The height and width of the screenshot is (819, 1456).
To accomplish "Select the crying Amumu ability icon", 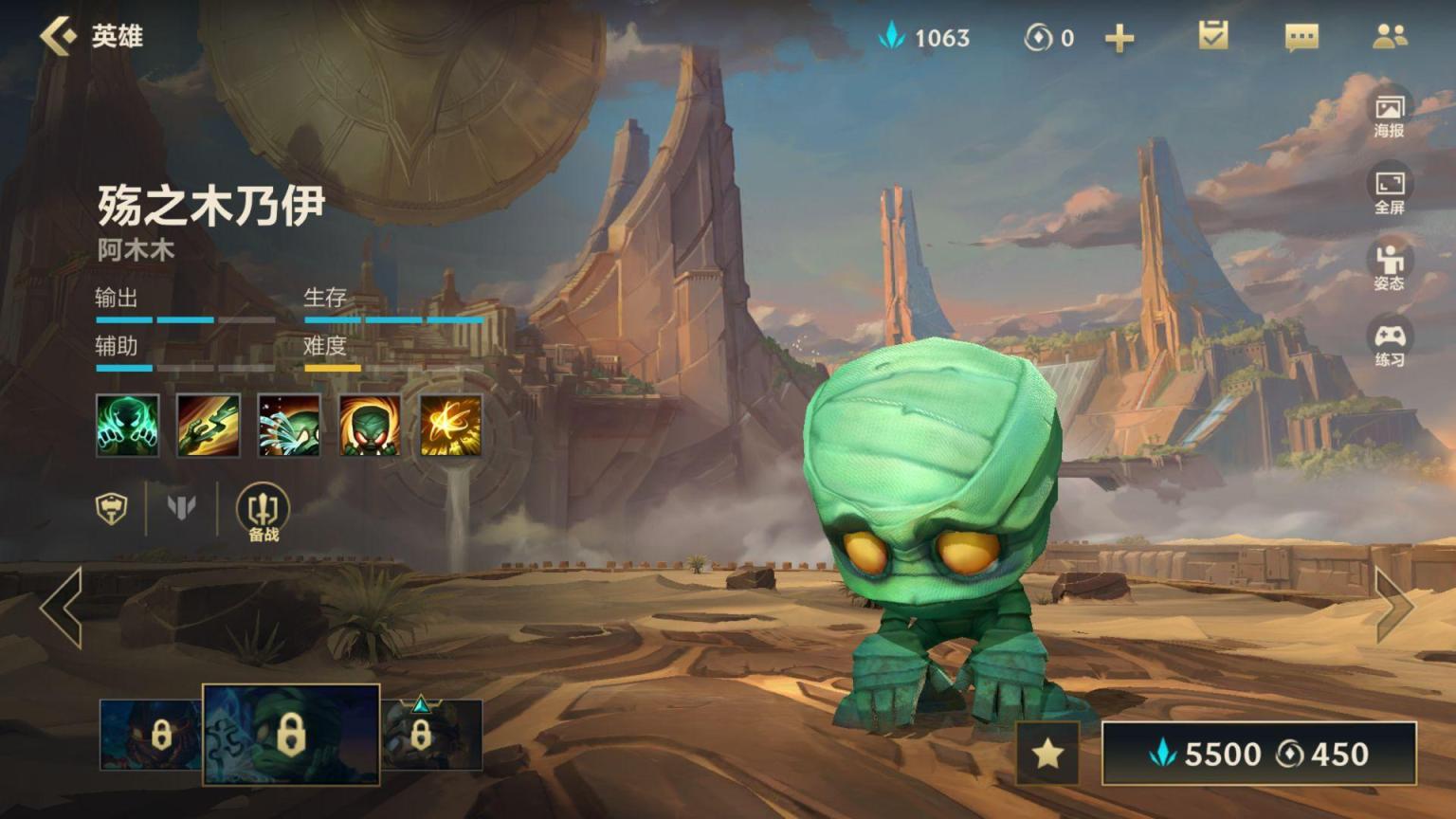I will (x=289, y=425).
